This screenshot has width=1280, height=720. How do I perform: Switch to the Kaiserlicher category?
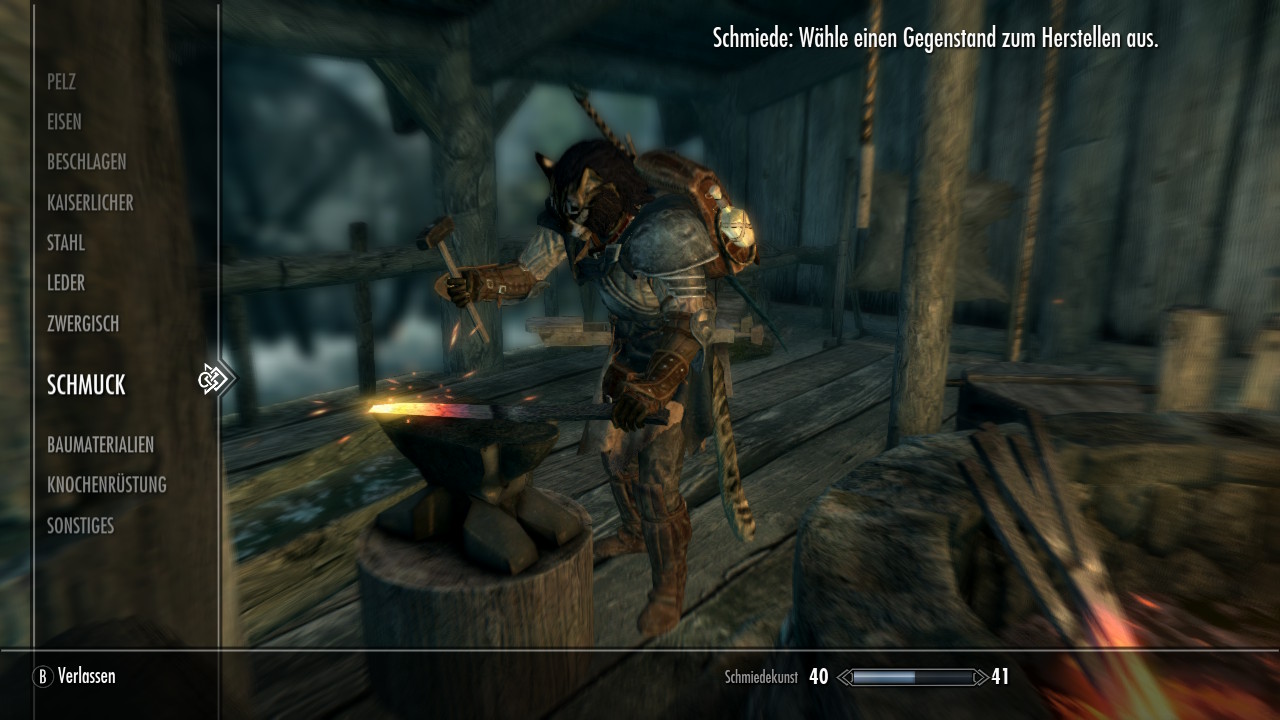click(x=90, y=203)
